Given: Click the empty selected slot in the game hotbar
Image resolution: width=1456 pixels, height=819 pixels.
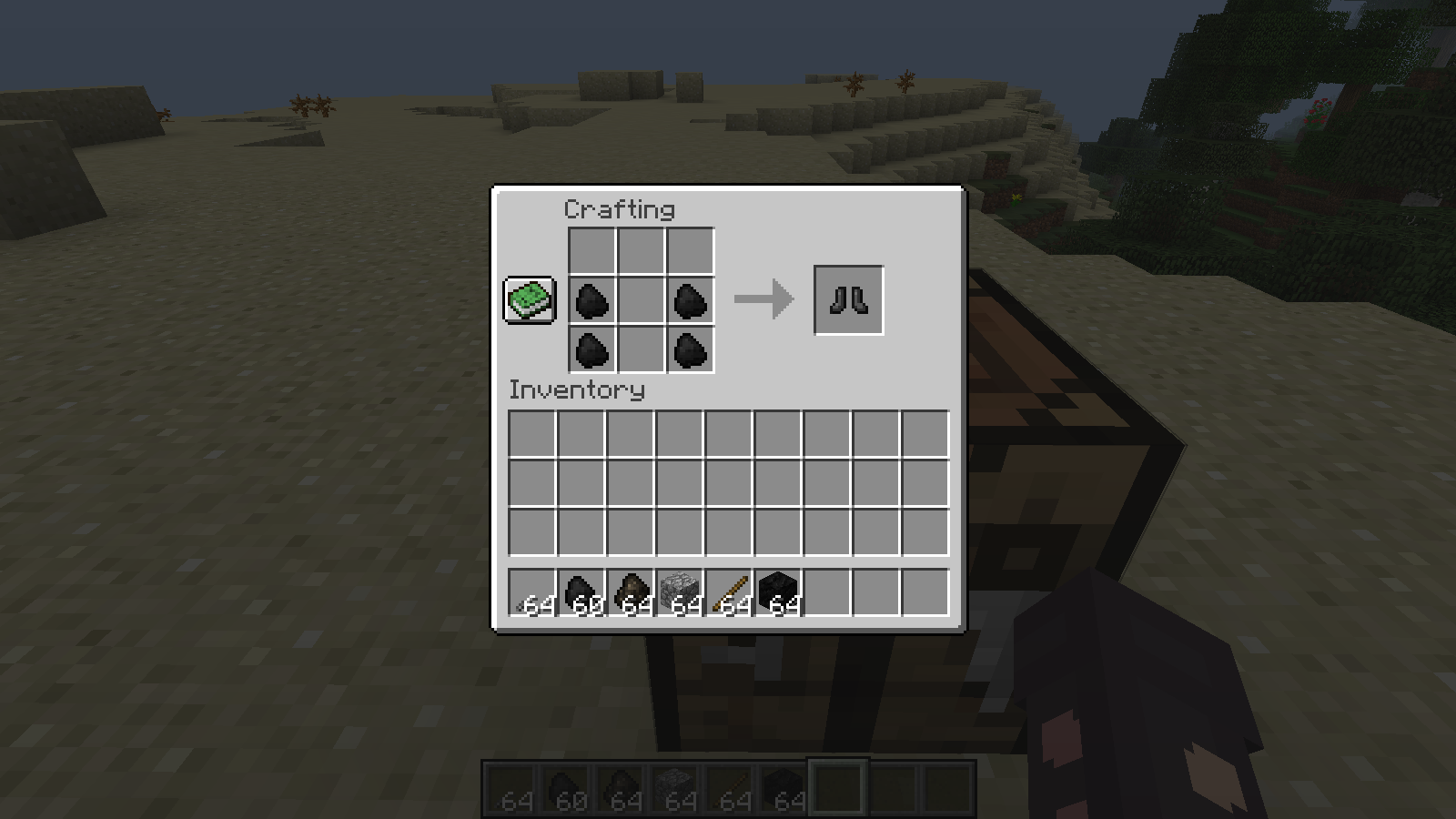Looking at the screenshot, I should [x=837, y=784].
